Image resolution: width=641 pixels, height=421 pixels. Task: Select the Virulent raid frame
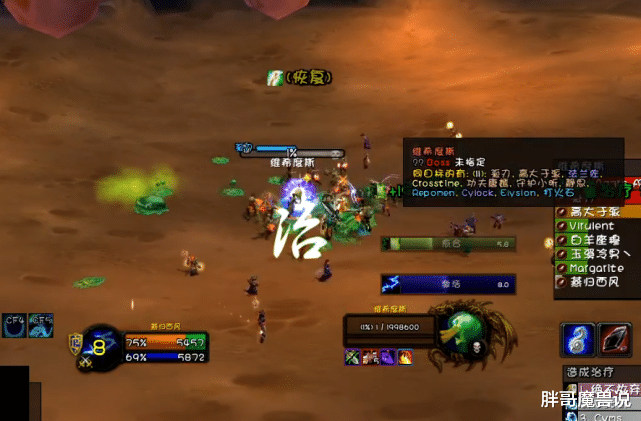(597, 227)
